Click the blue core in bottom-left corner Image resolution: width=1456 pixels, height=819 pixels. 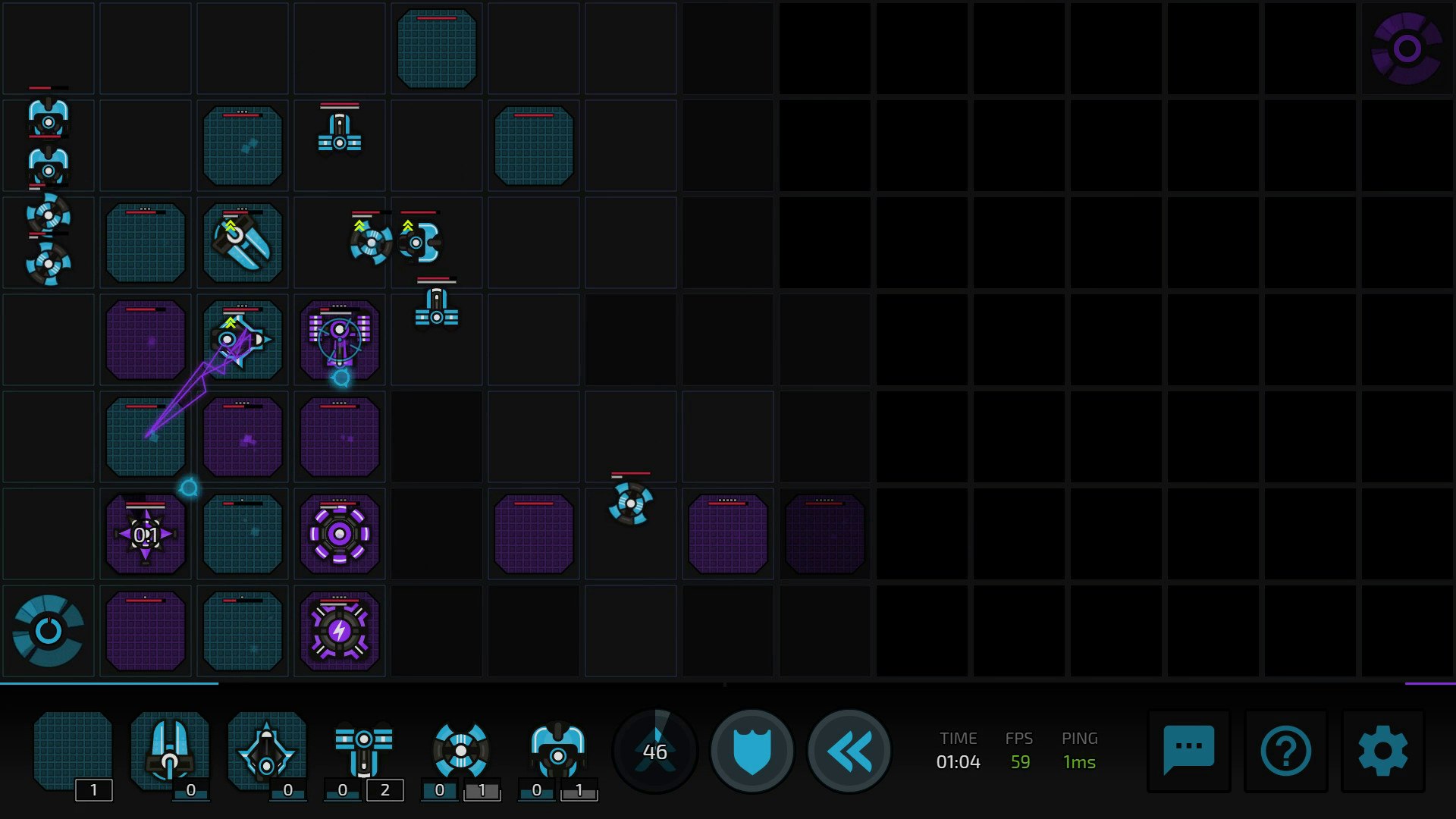49,629
